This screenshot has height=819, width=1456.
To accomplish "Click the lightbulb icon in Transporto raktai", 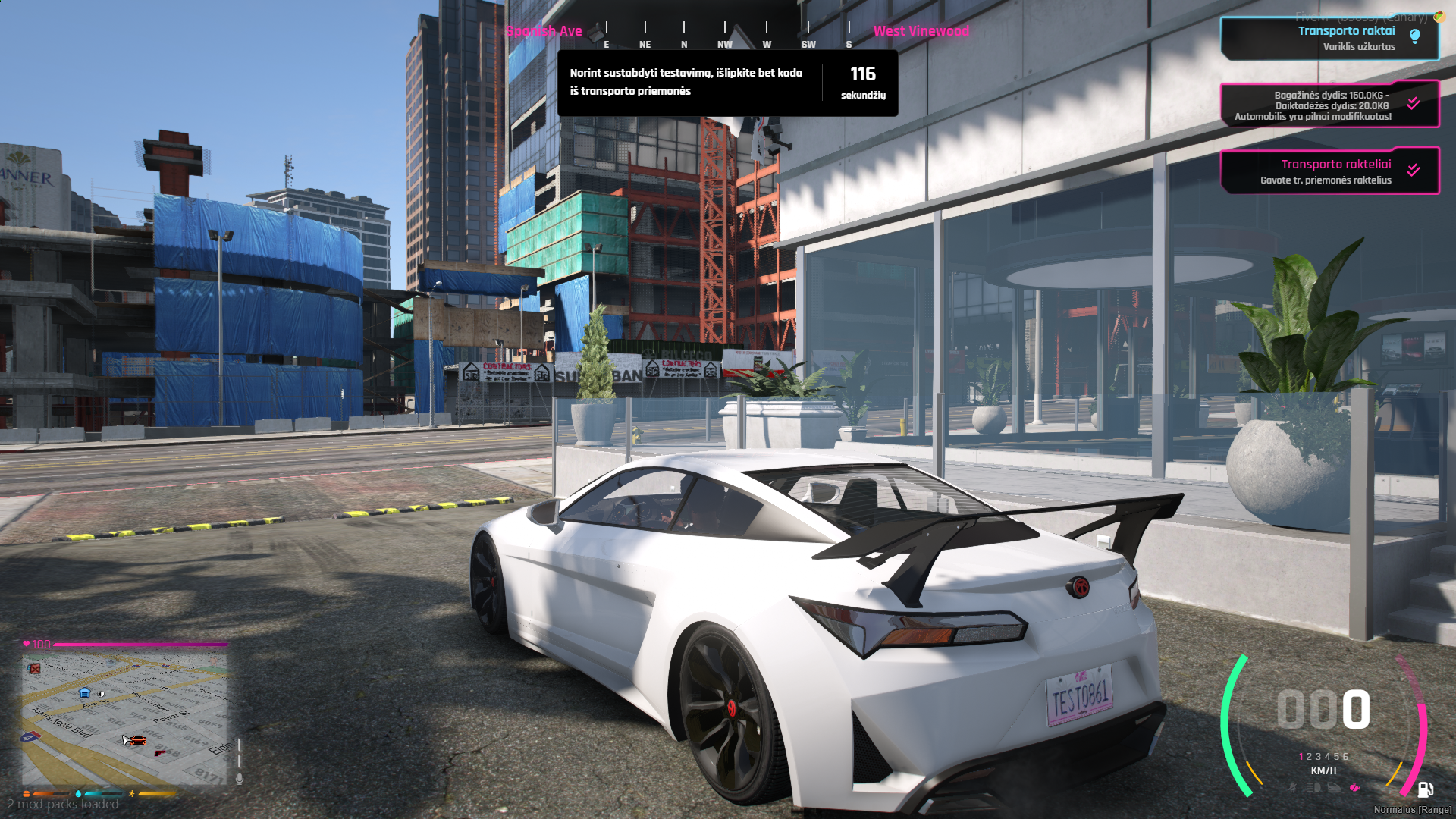I will click(x=1414, y=36).
